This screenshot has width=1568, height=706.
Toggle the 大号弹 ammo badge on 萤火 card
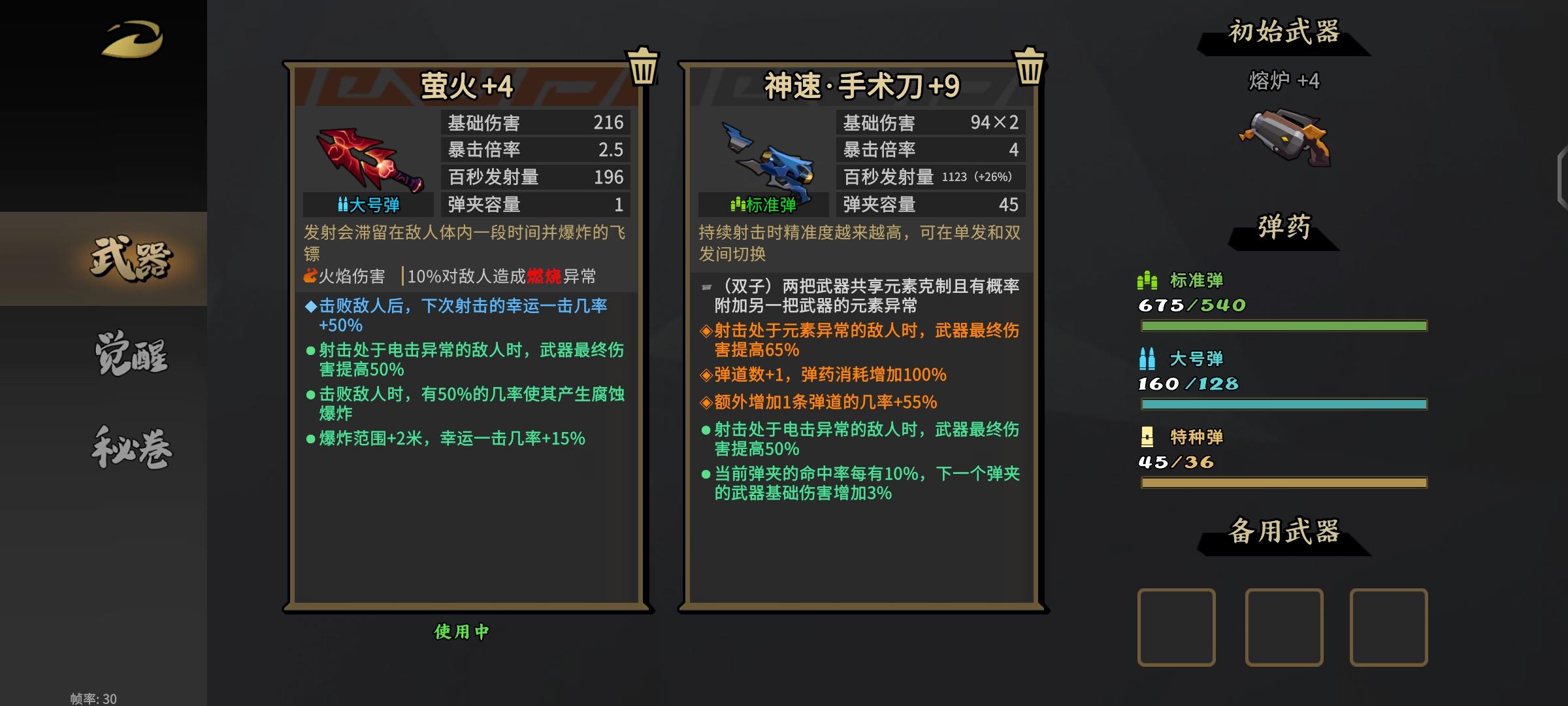(x=368, y=205)
